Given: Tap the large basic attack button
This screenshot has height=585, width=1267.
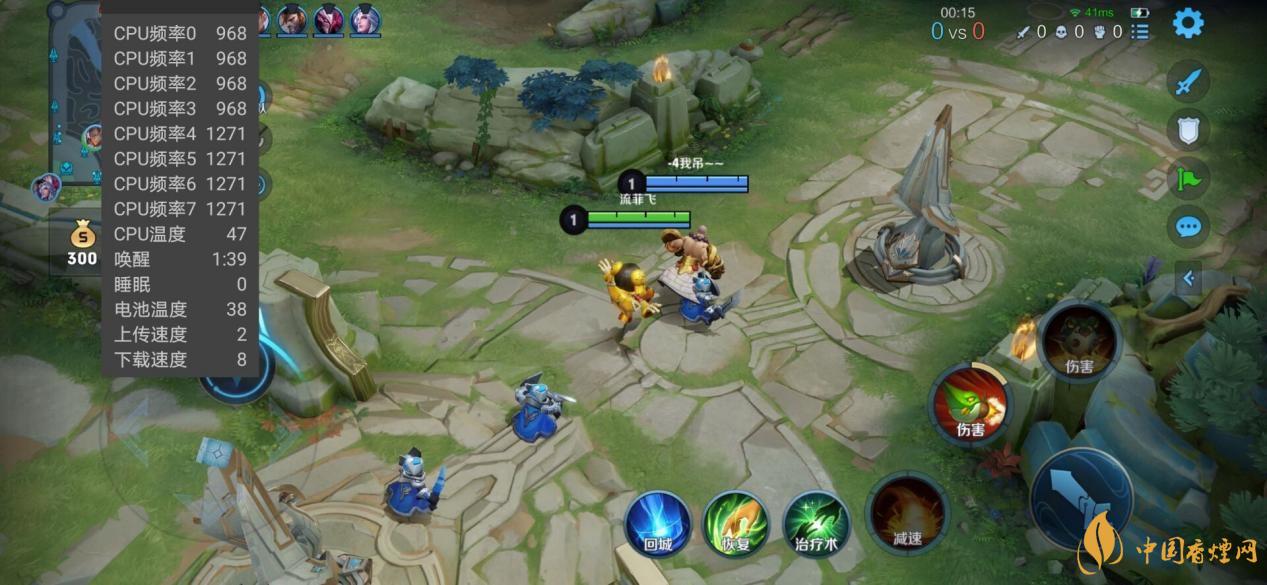Looking at the screenshot, I should tap(1080, 497).
